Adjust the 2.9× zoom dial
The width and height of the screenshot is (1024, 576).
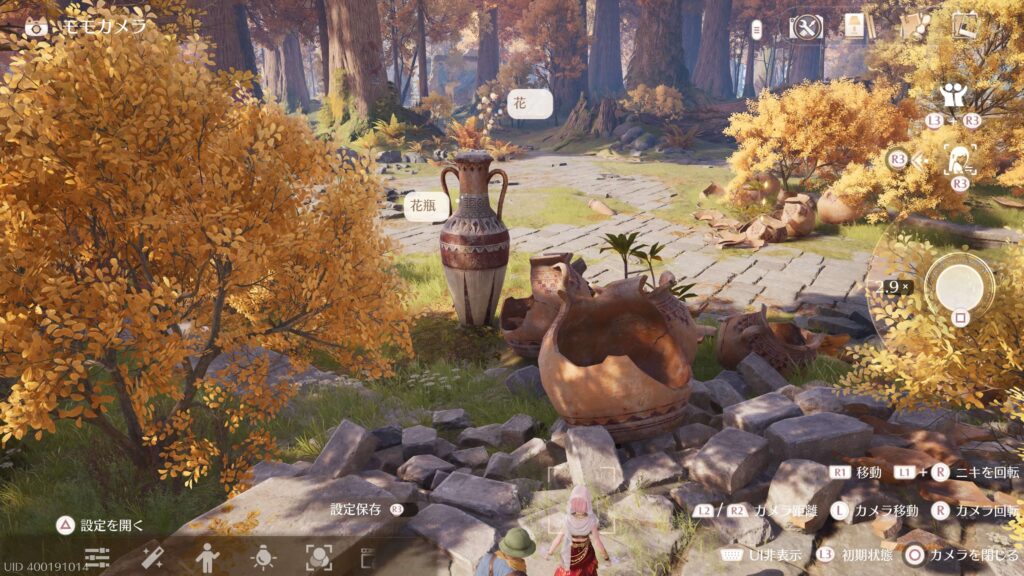(x=891, y=287)
